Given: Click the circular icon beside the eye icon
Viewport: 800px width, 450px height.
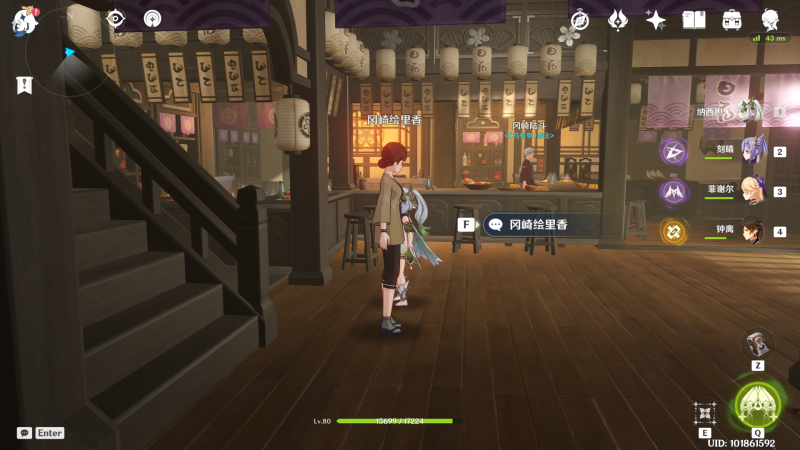Looking at the screenshot, I should pos(152,18).
